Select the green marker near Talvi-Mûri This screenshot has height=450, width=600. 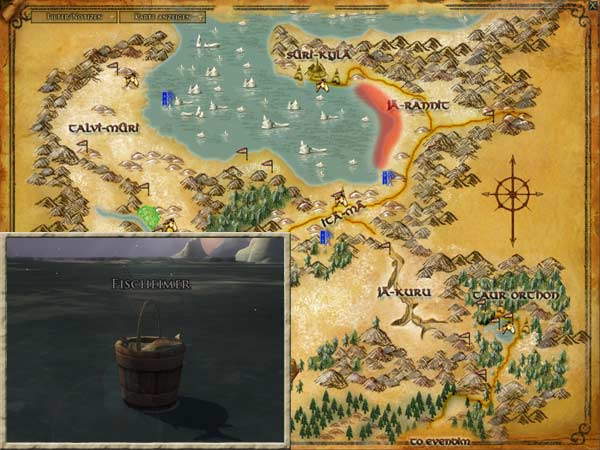150,214
